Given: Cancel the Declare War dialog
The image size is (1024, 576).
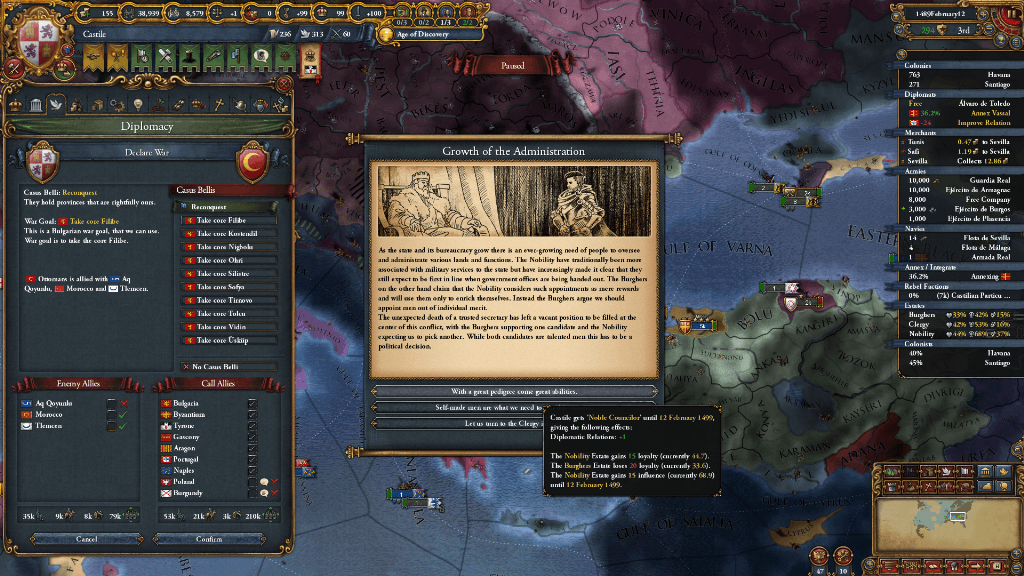Looking at the screenshot, I should pyautogui.click(x=86, y=539).
